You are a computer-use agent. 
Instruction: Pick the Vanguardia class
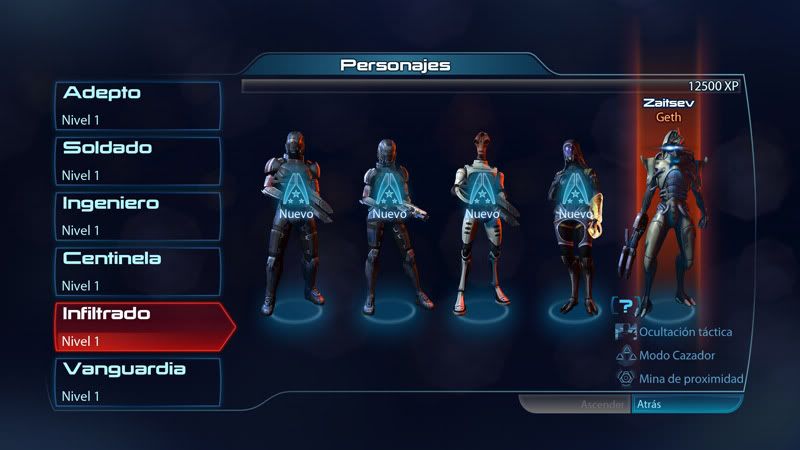(x=137, y=381)
